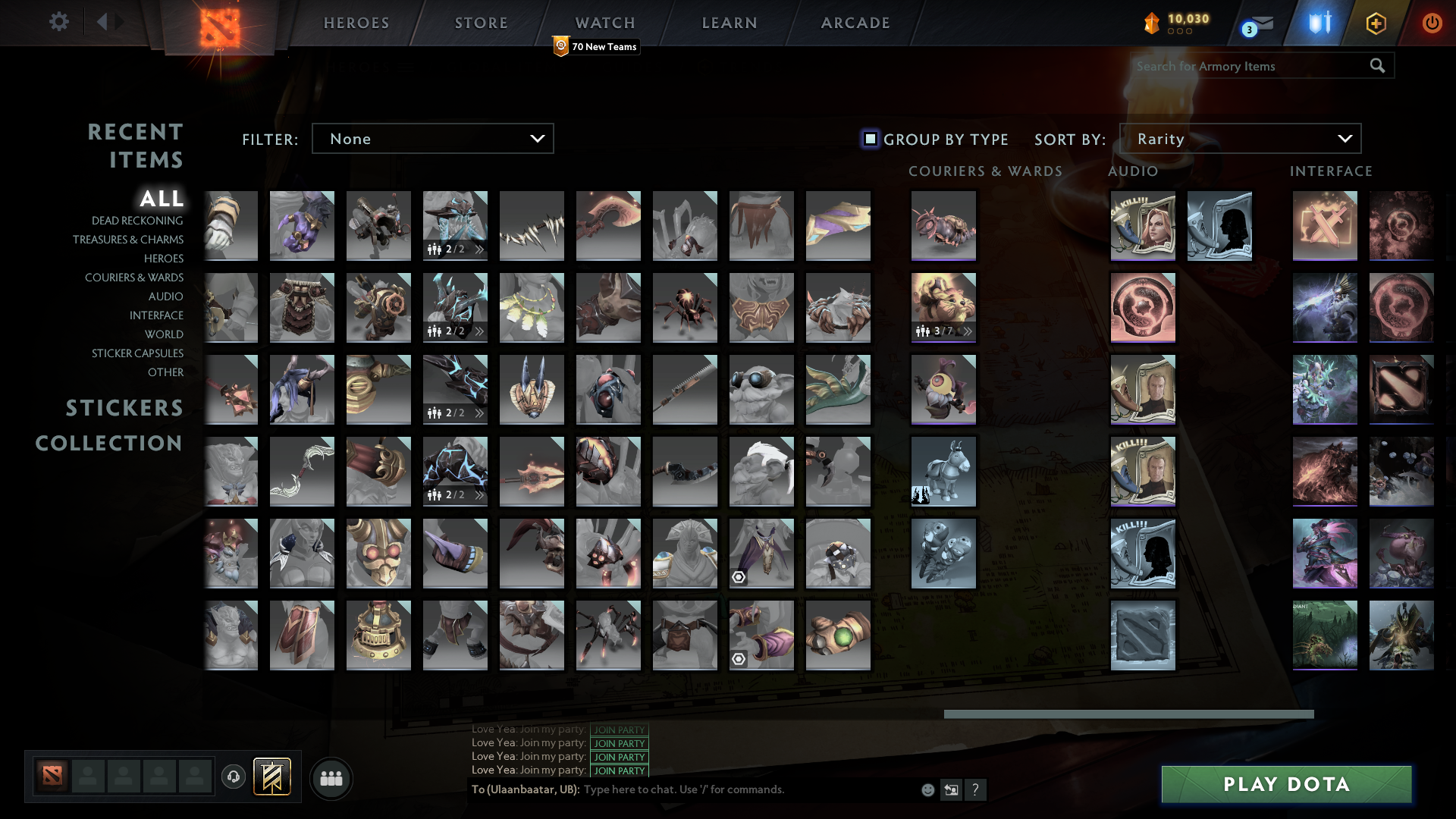Image resolution: width=1456 pixels, height=819 pixels.
Task: Open the WATCH menu
Action: 604,23
